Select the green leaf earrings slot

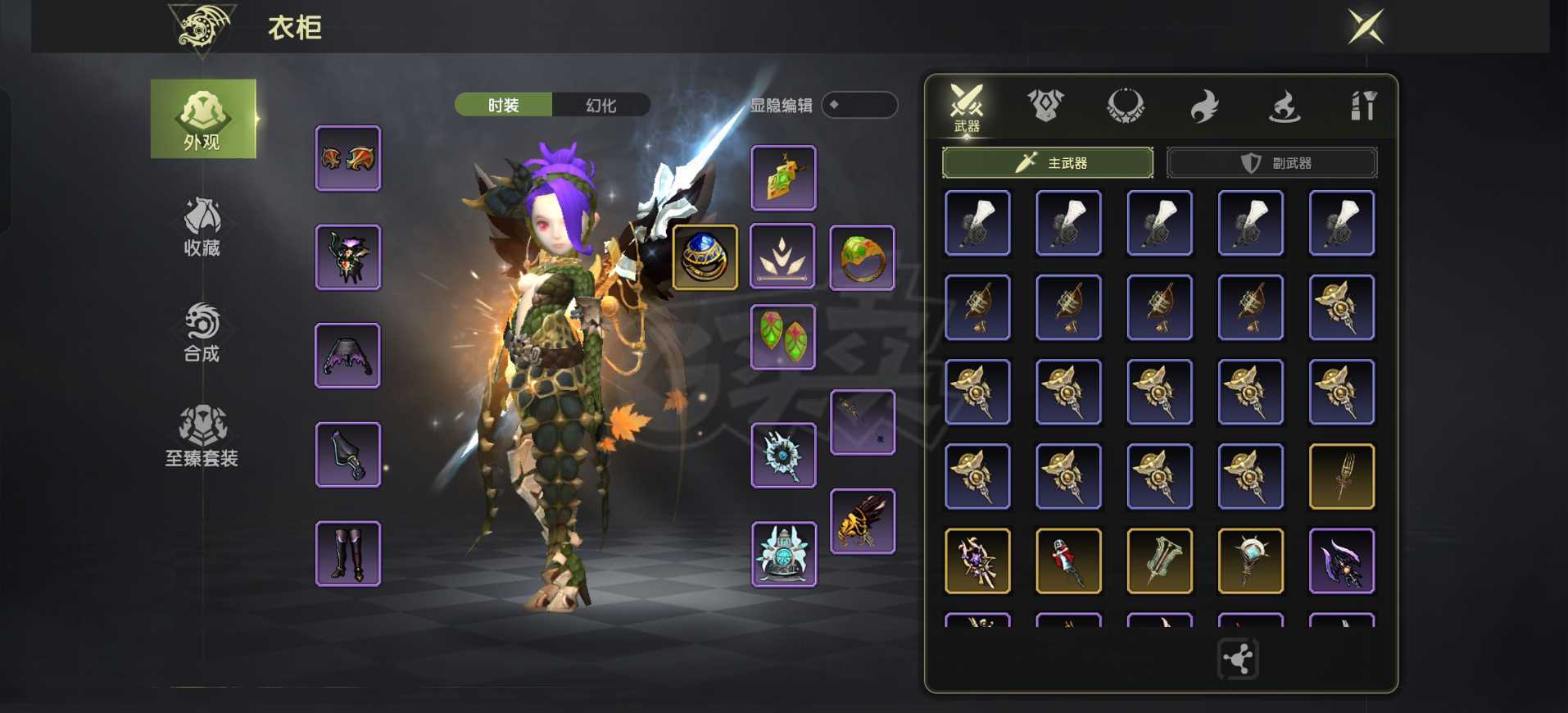[x=783, y=337]
